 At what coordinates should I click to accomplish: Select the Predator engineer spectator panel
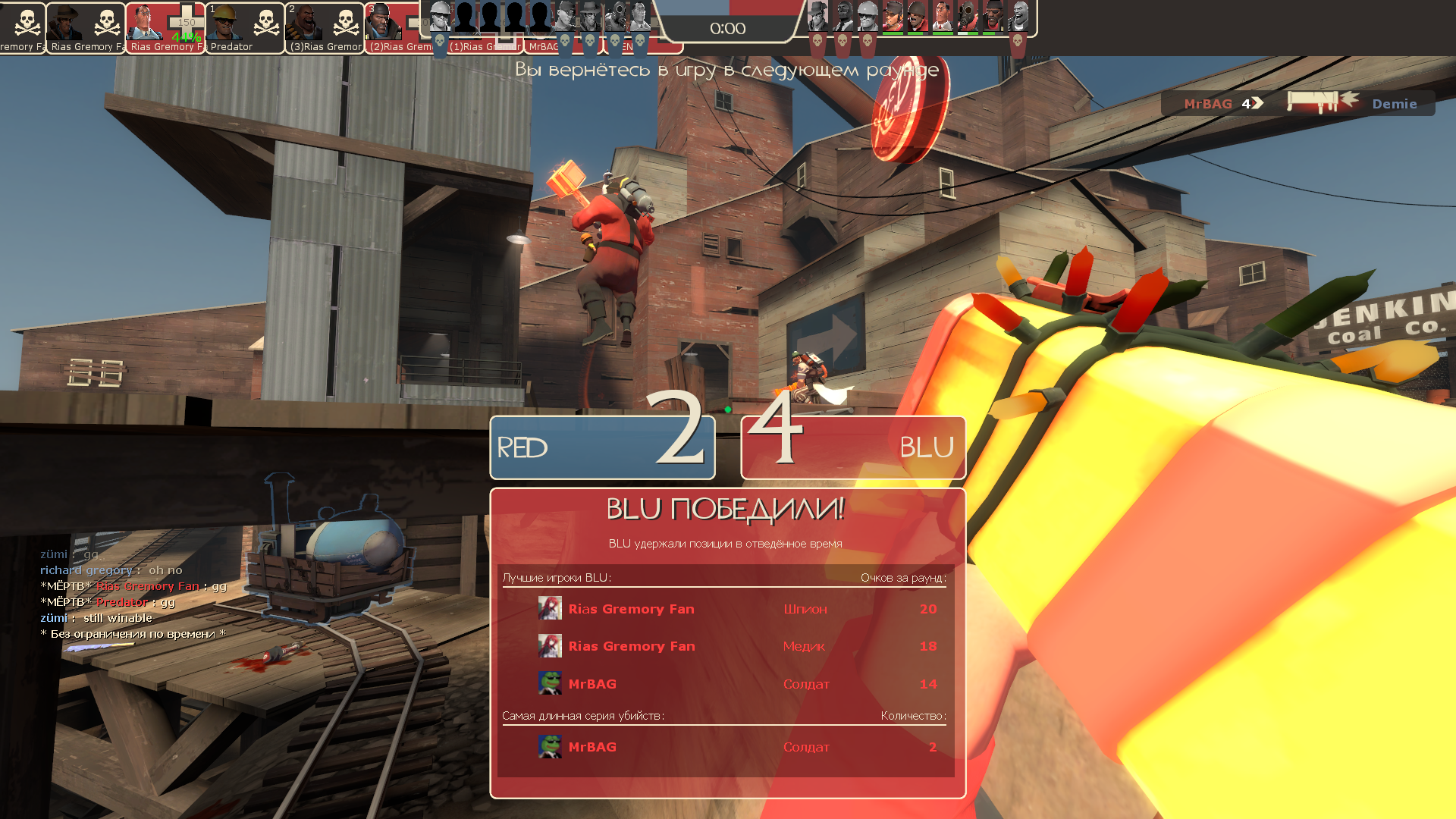[244, 28]
